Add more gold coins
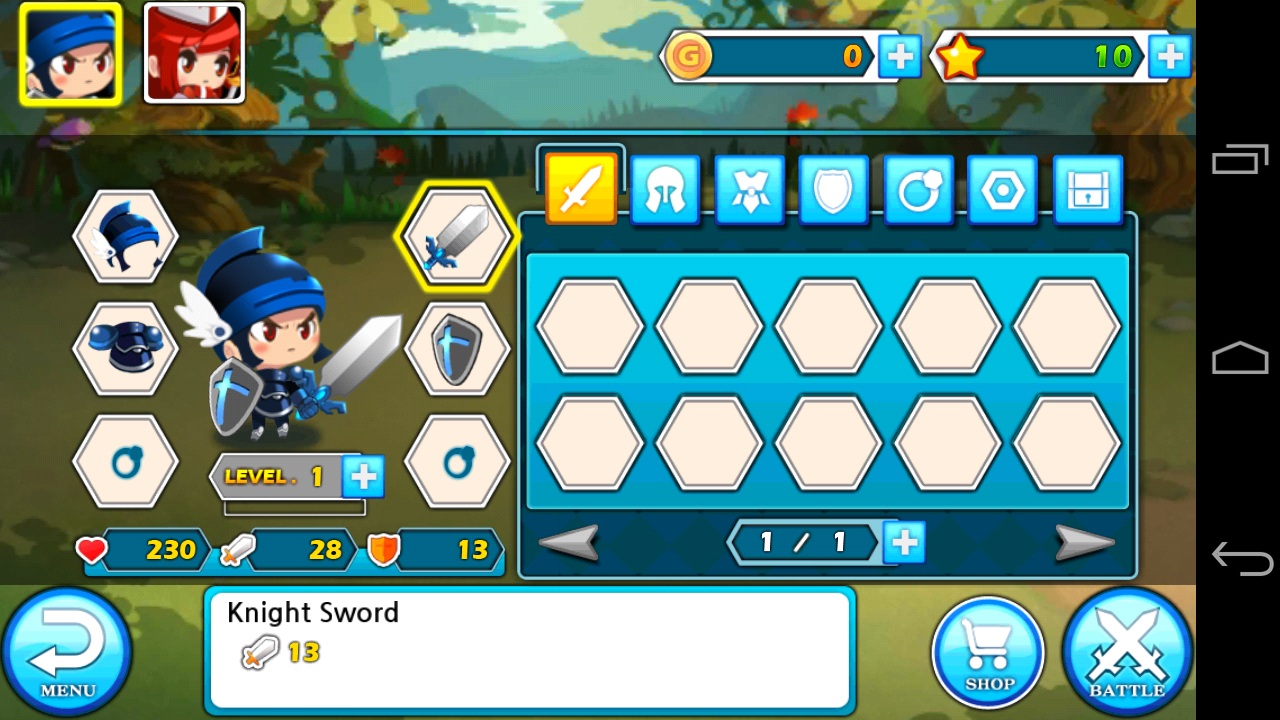The image size is (1280, 720). tap(899, 57)
